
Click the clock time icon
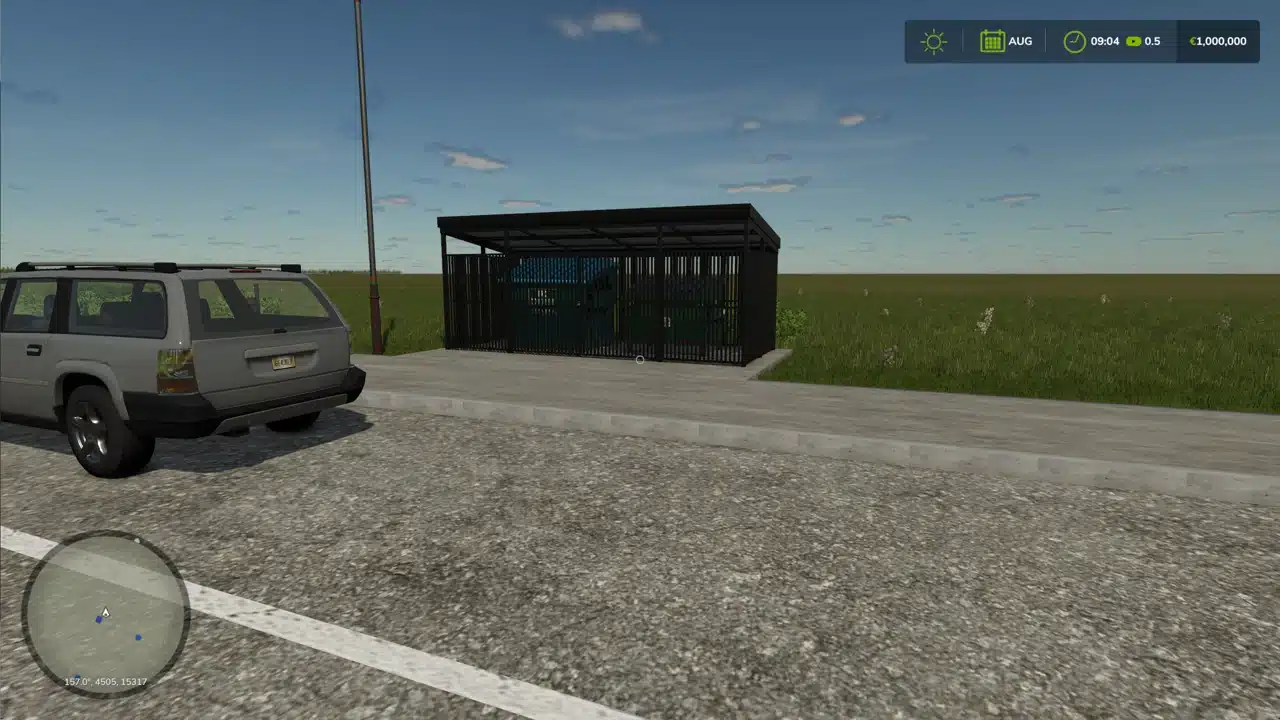click(1074, 42)
